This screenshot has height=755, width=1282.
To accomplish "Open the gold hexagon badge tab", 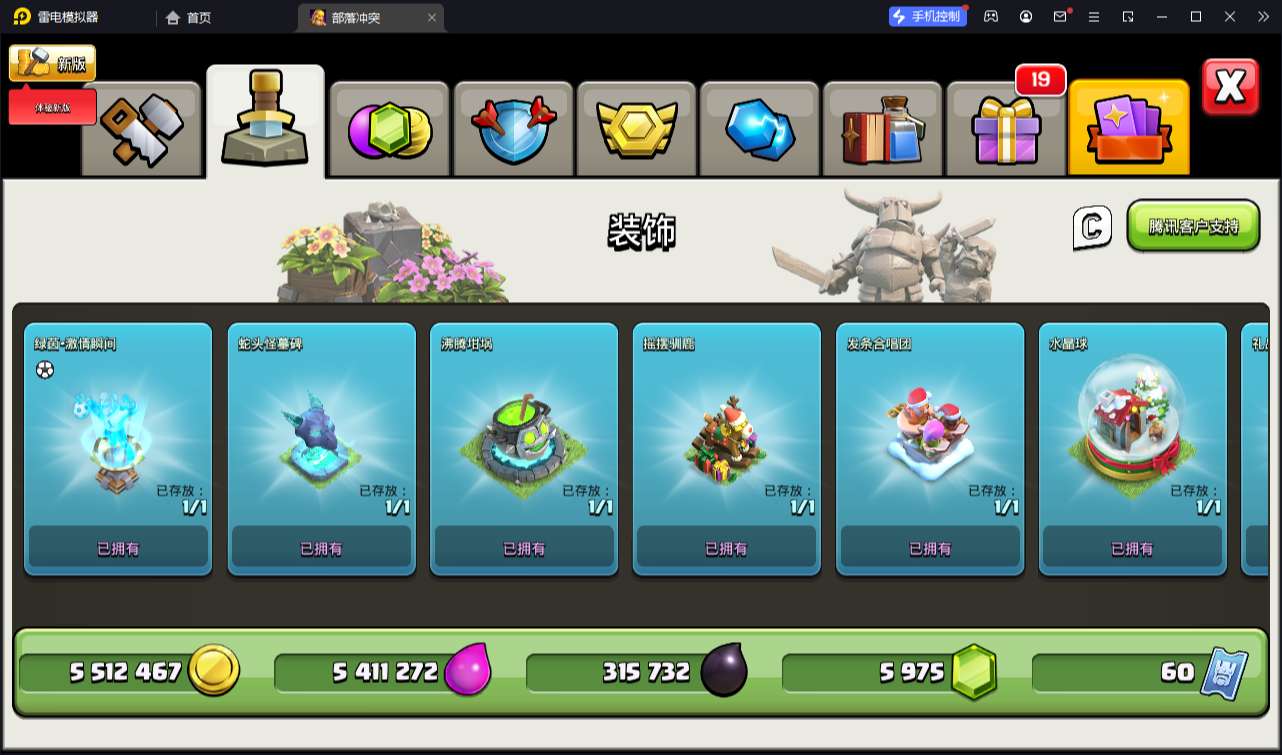I will [637, 130].
